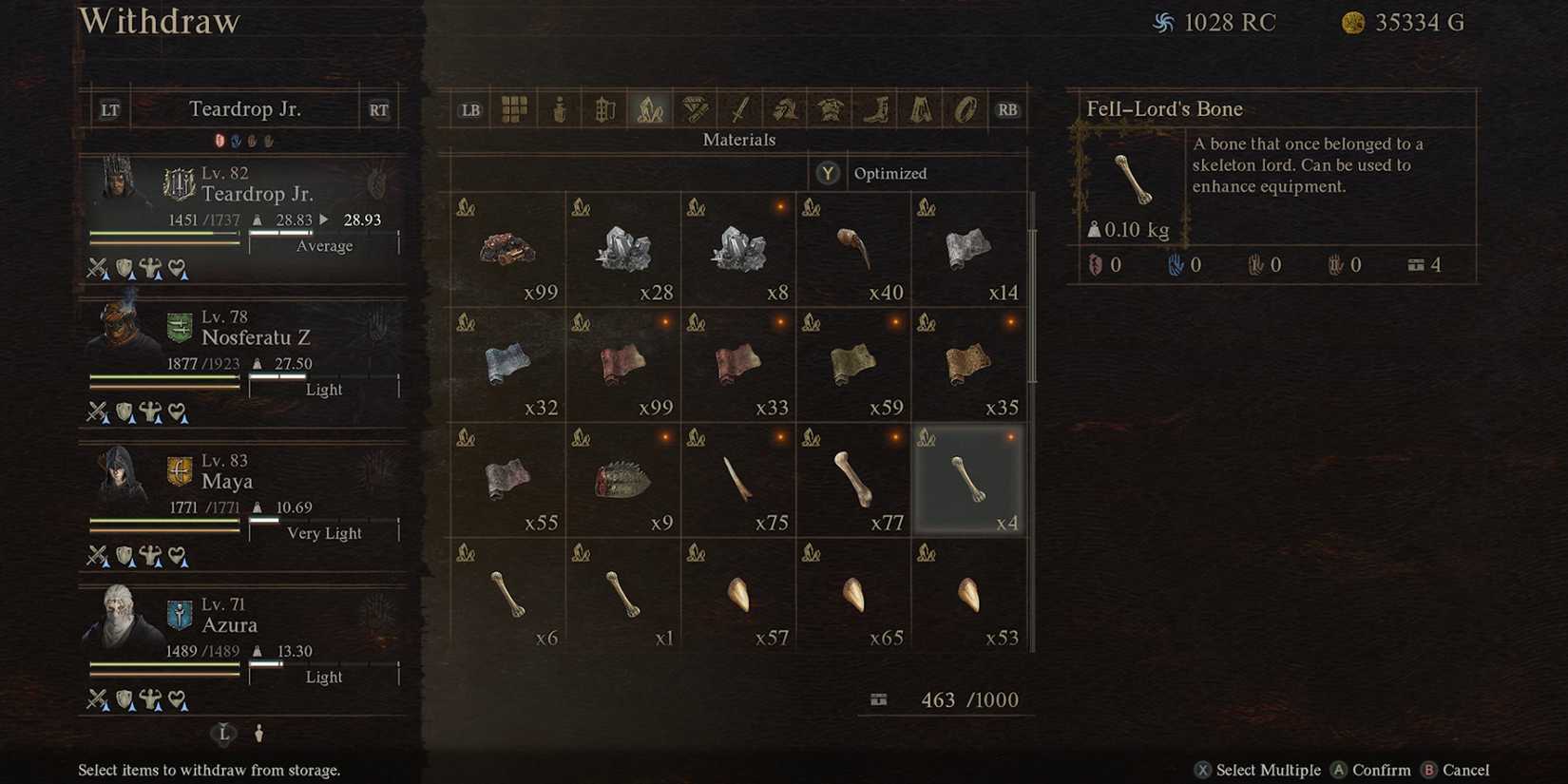Switch to the Materials tab header

[x=738, y=140]
